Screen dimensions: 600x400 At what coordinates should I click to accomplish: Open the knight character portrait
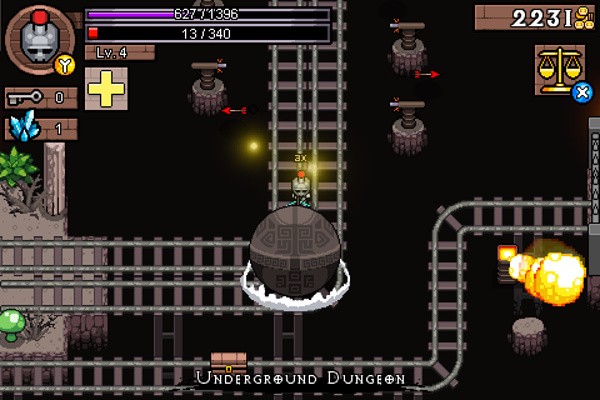click(x=39, y=39)
